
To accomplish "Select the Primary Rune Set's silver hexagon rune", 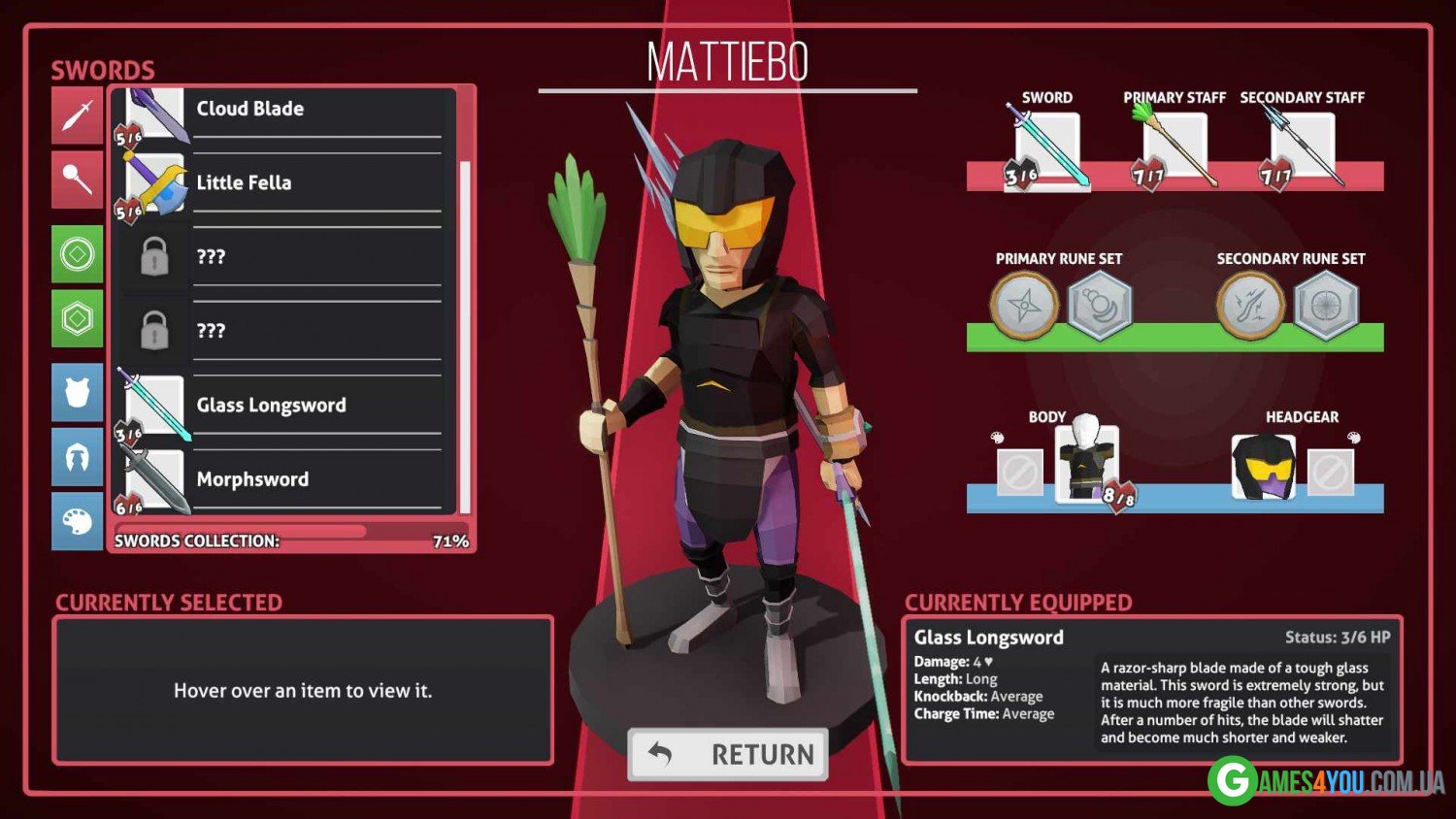I will tap(1100, 306).
